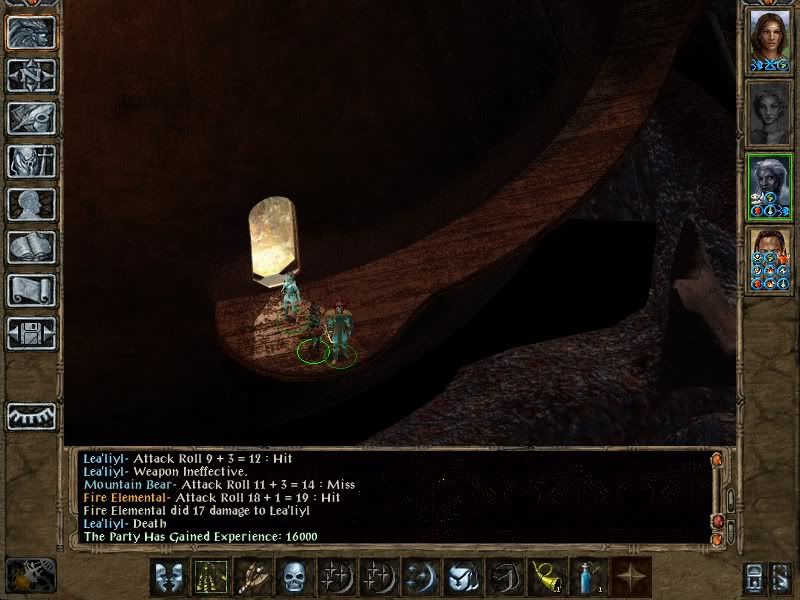Open the inventory screen
The height and width of the screenshot is (600, 800).
click(x=31, y=161)
